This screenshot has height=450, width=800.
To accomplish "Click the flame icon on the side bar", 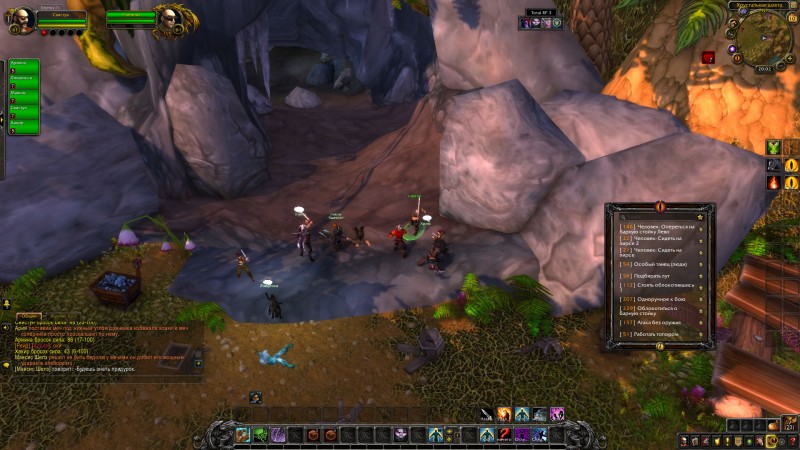I will click(774, 183).
